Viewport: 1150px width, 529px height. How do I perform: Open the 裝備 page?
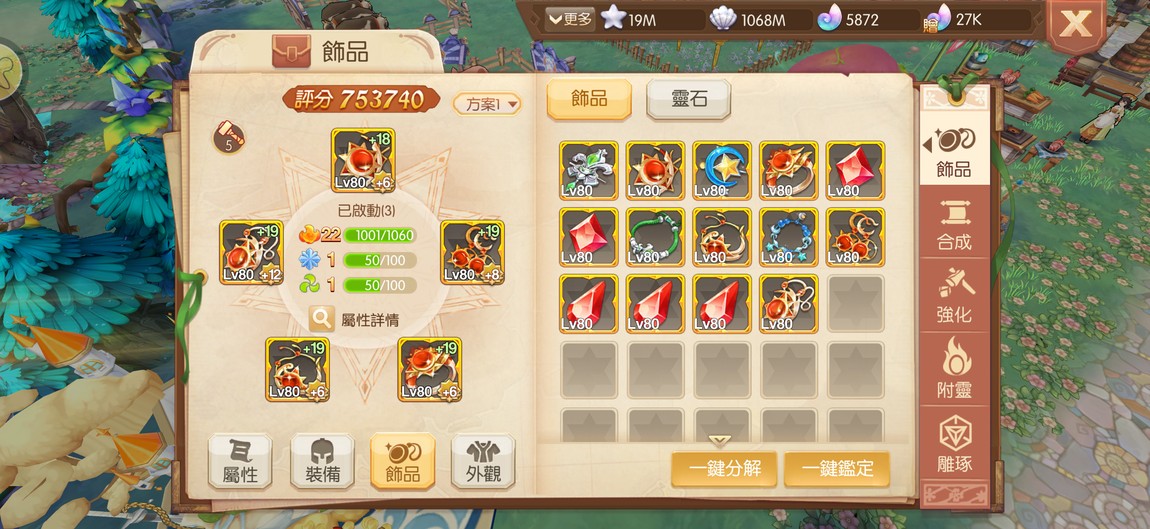click(322, 461)
